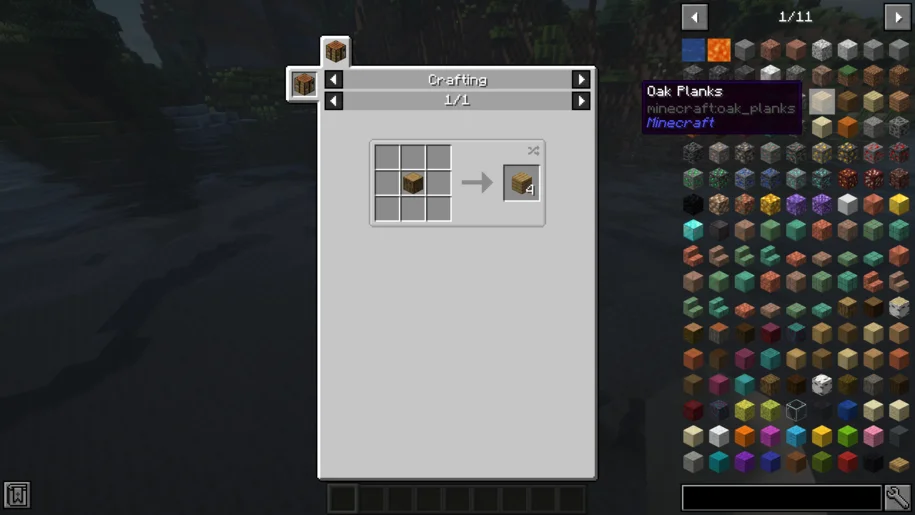Go to the next recipe category
Viewport: 915px width, 515px height.
point(581,80)
